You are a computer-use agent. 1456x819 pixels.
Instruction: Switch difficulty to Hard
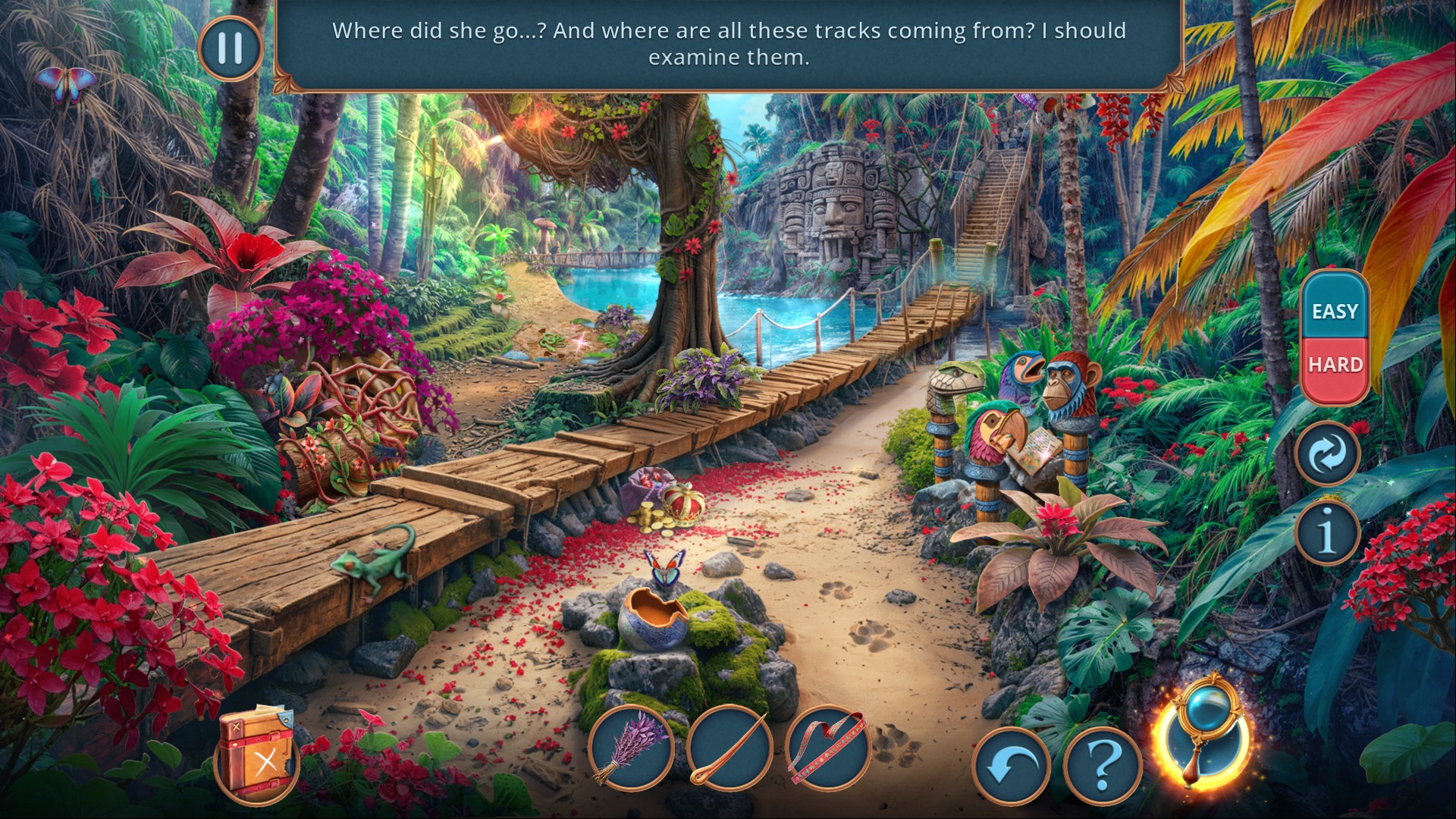point(1335,365)
